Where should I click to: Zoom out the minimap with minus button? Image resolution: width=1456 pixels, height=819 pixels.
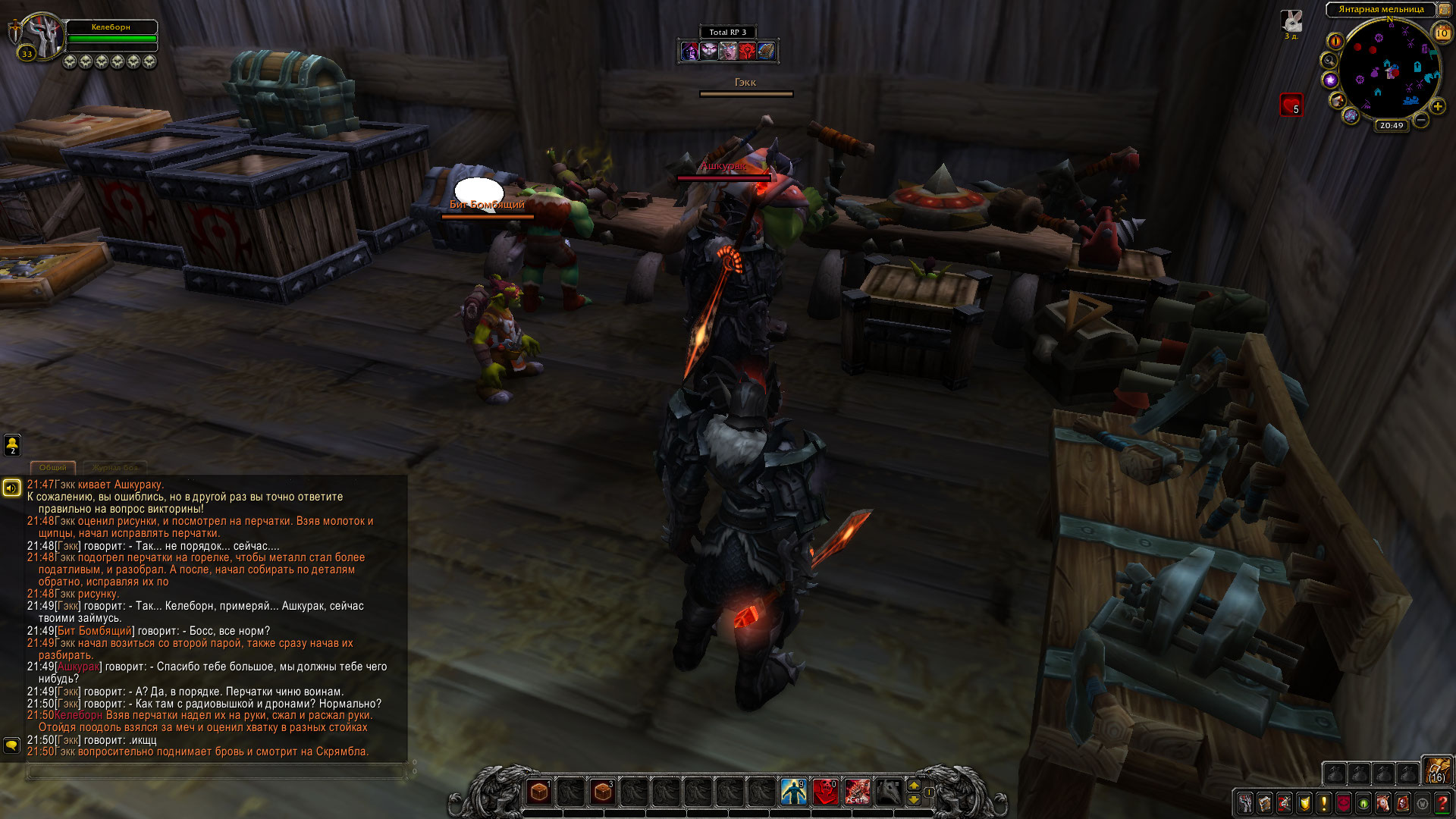click(1421, 120)
